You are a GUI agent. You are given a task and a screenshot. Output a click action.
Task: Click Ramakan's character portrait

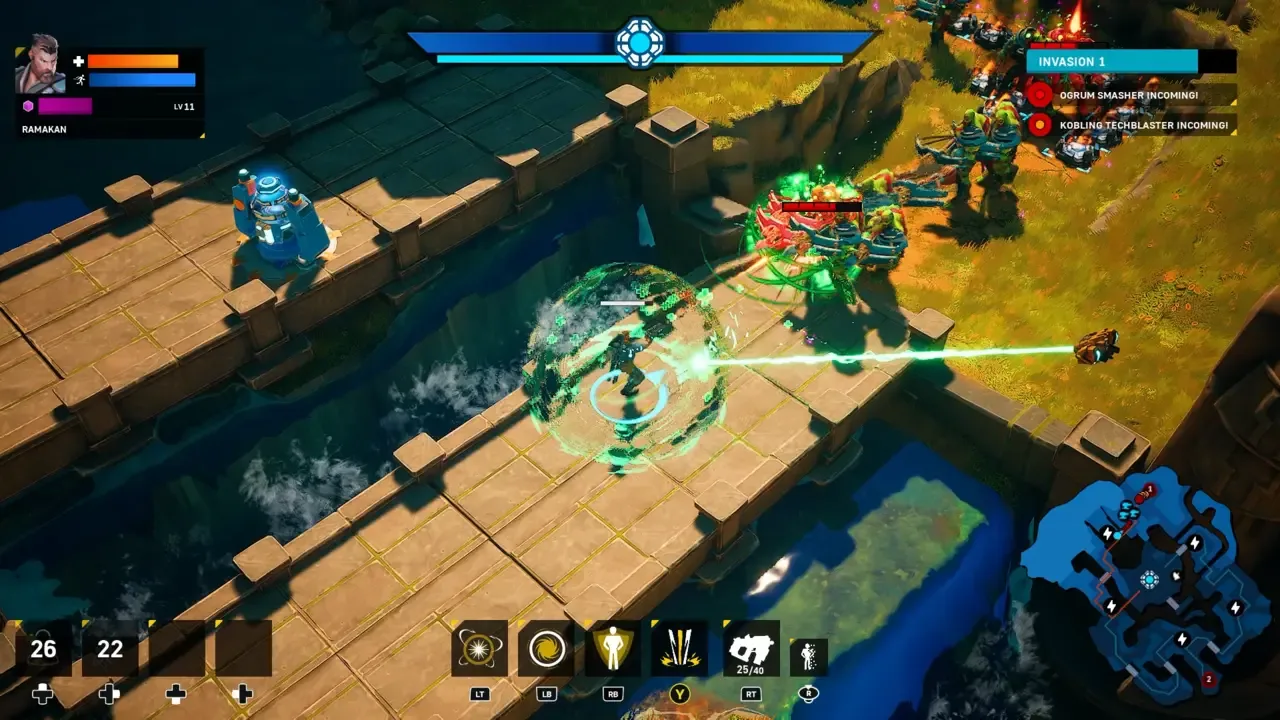(x=40, y=69)
